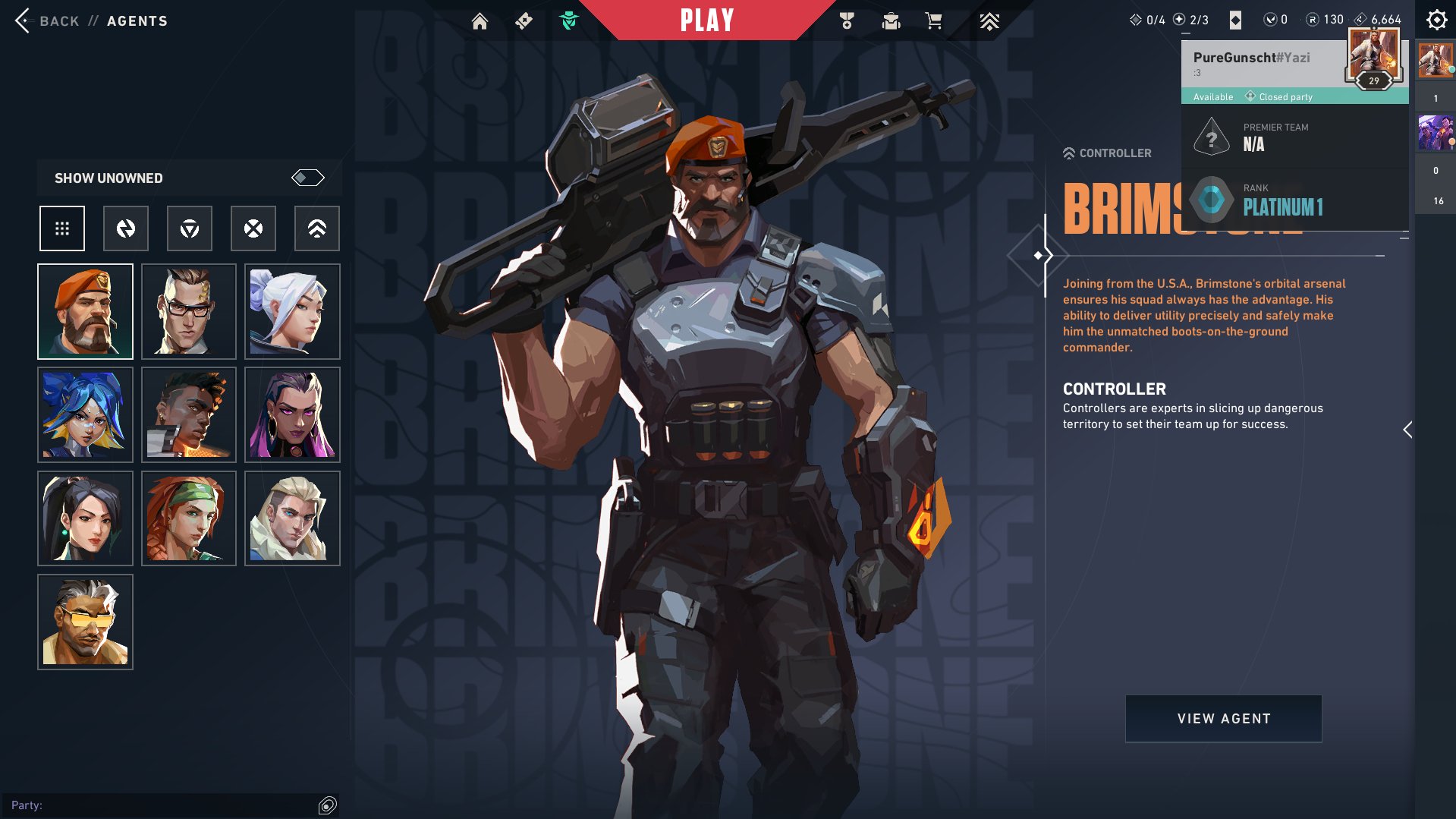Choose the Sage agent portrait

[85, 518]
